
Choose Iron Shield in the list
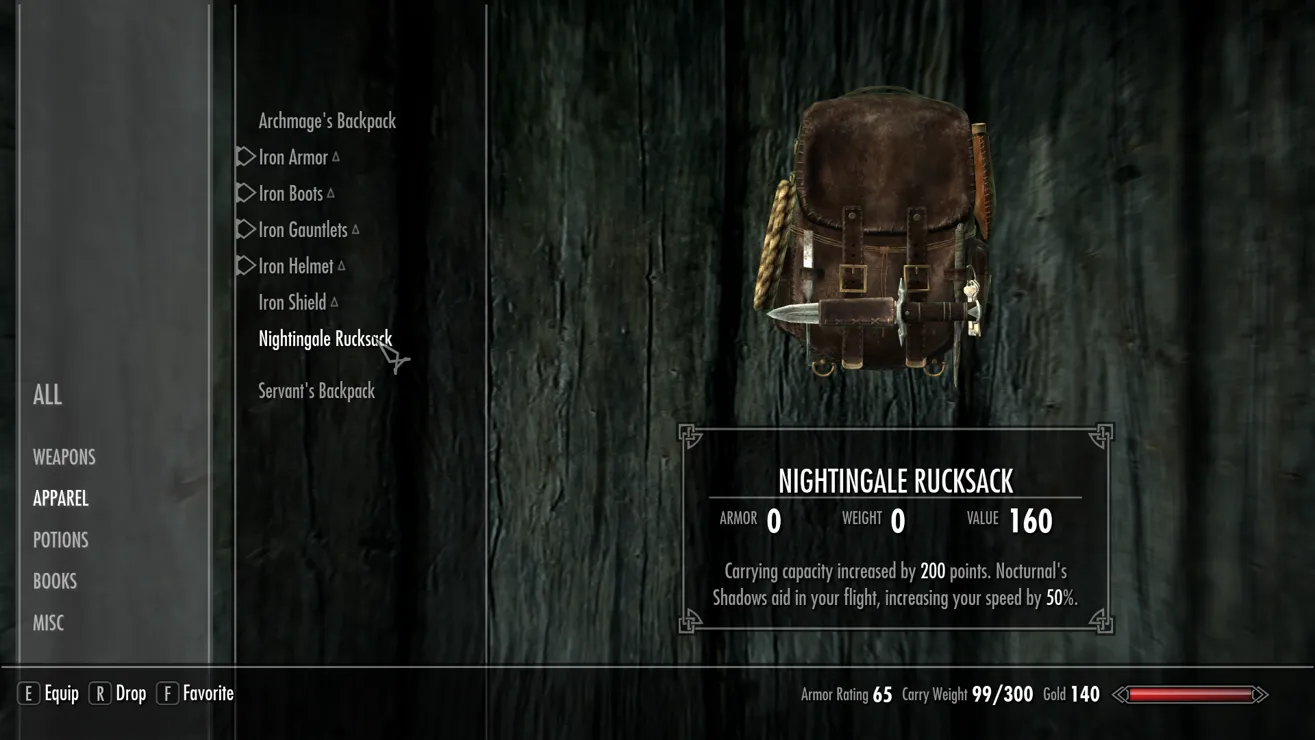pos(292,302)
